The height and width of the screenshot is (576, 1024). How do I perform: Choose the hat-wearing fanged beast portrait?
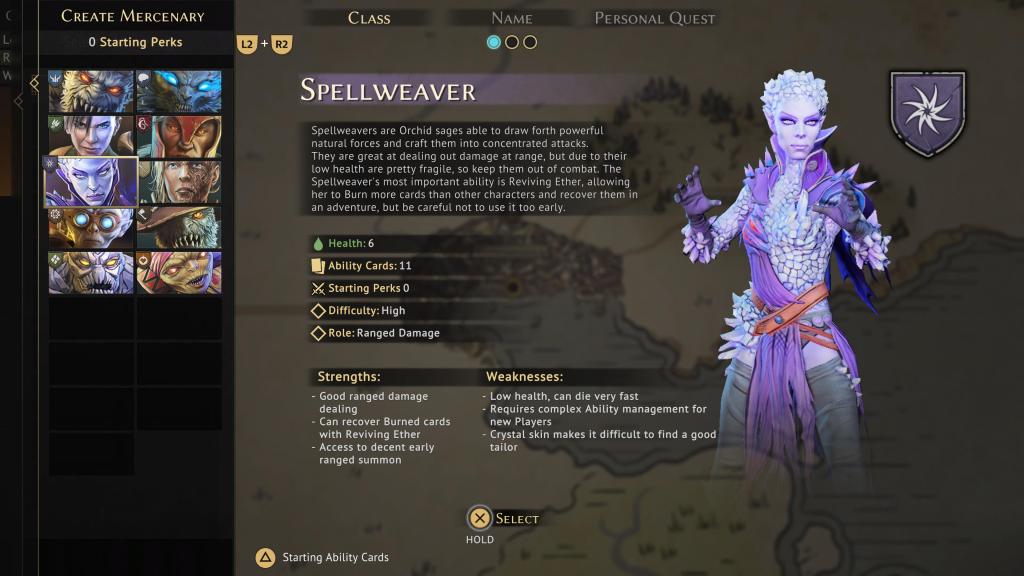point(179,227)
